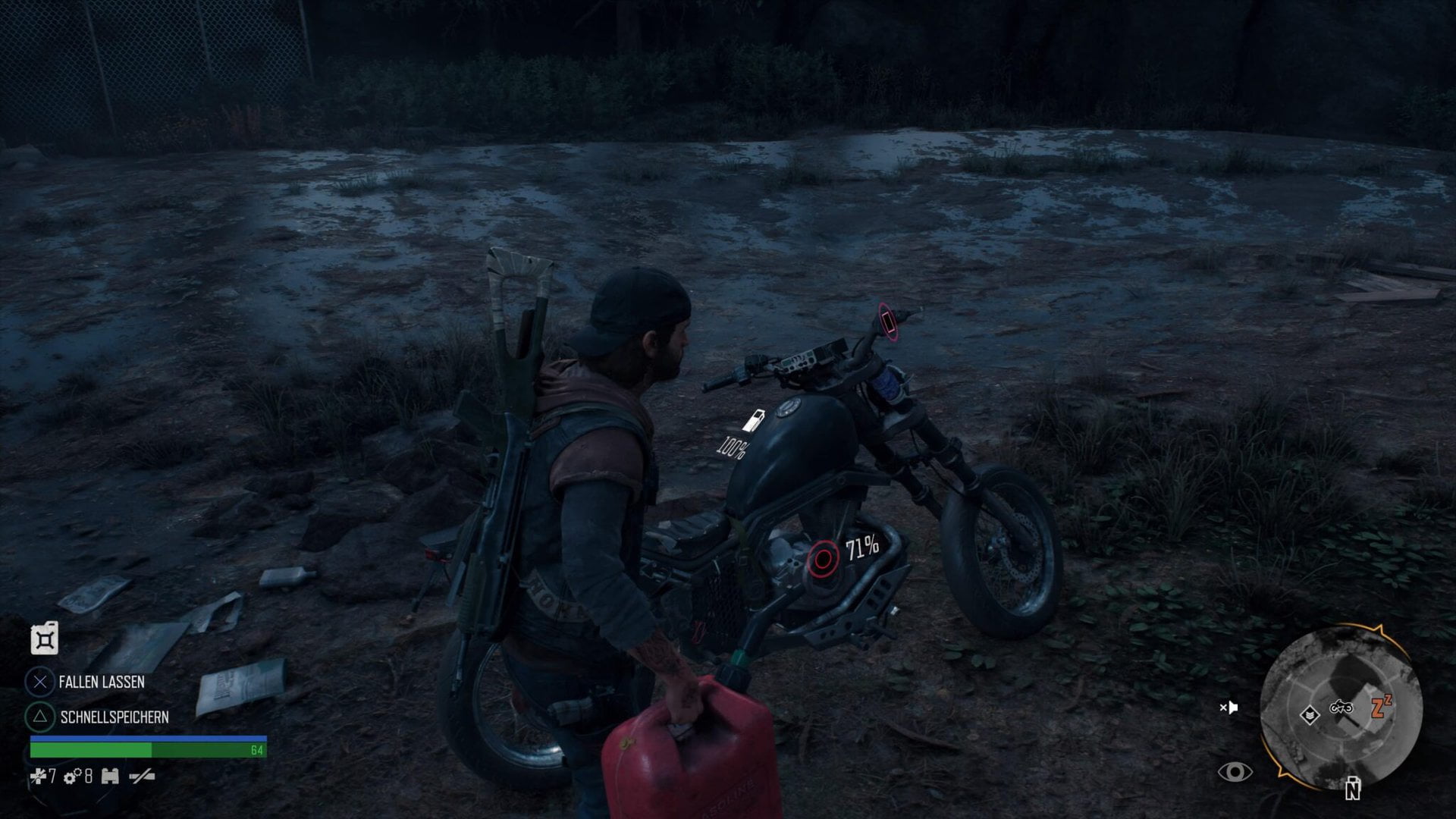Click the fuel tank icon above 100%
The width and height of the screenshot is (1456, 819).
755,421
